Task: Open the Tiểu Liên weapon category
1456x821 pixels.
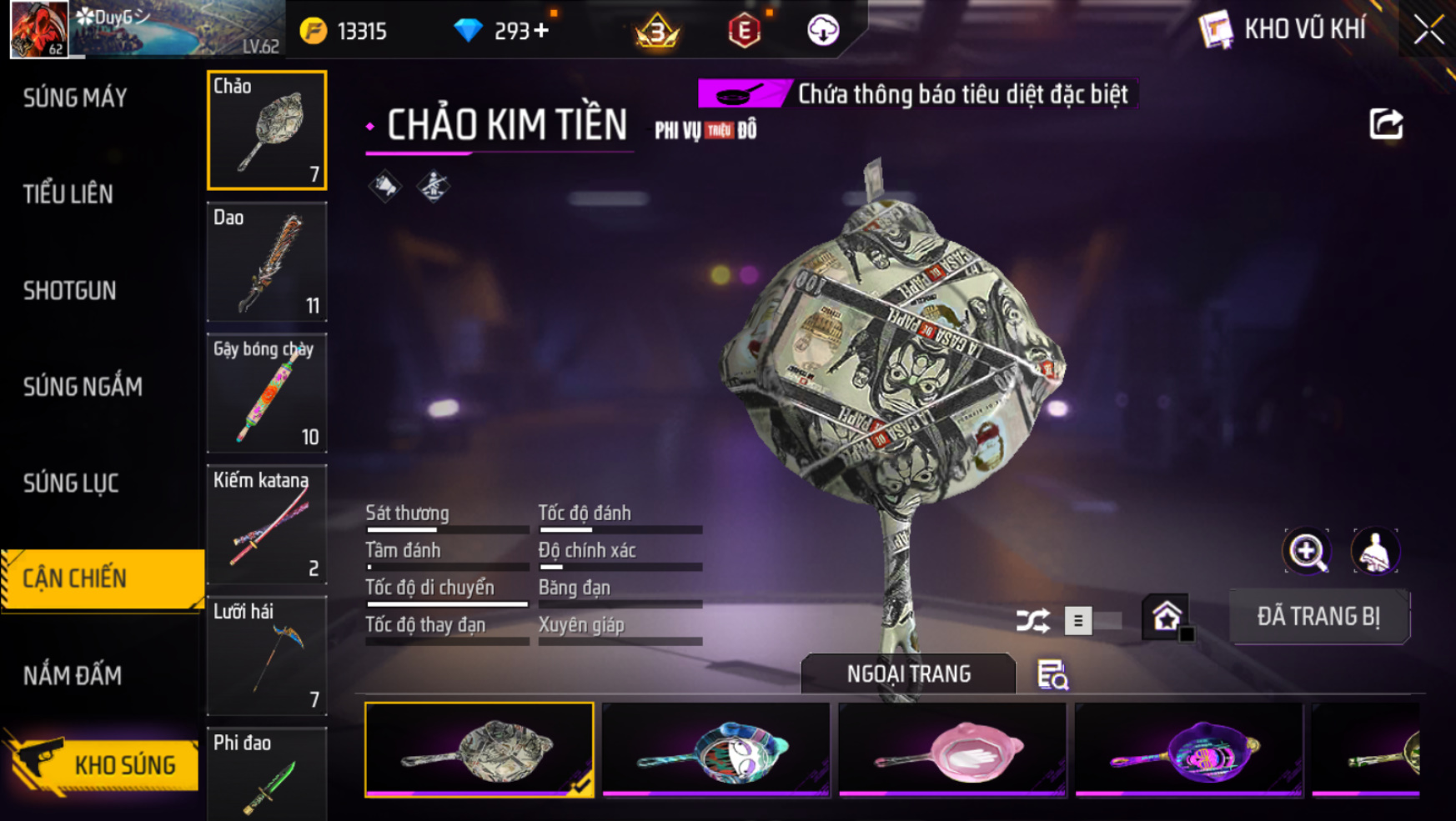Action: pos(68,194)
